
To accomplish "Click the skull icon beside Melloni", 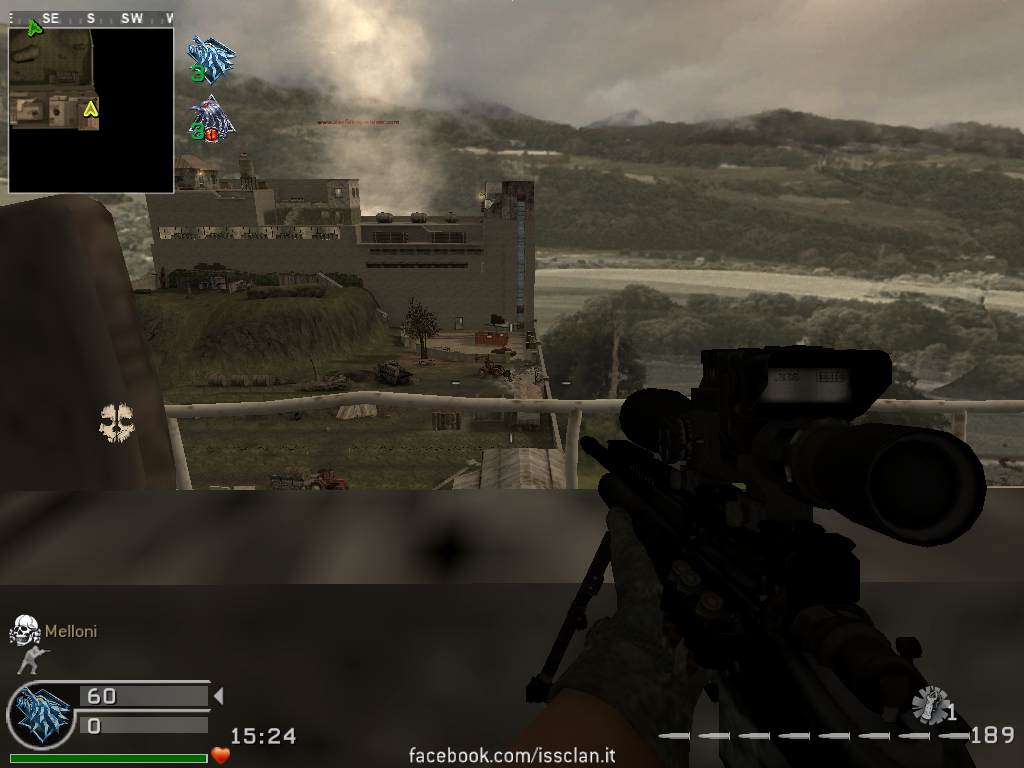I will pos(24,631).
